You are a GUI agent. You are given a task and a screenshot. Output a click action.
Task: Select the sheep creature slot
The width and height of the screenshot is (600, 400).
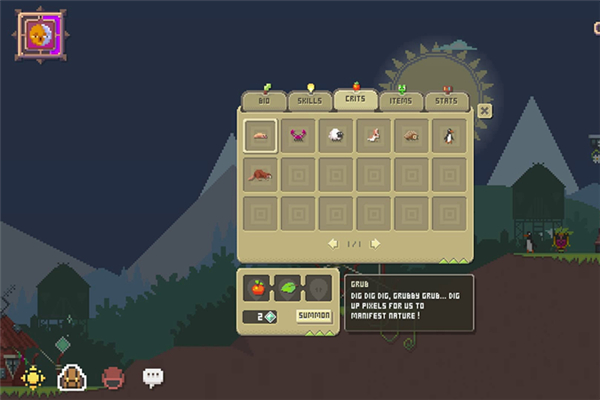click(336, 135)
